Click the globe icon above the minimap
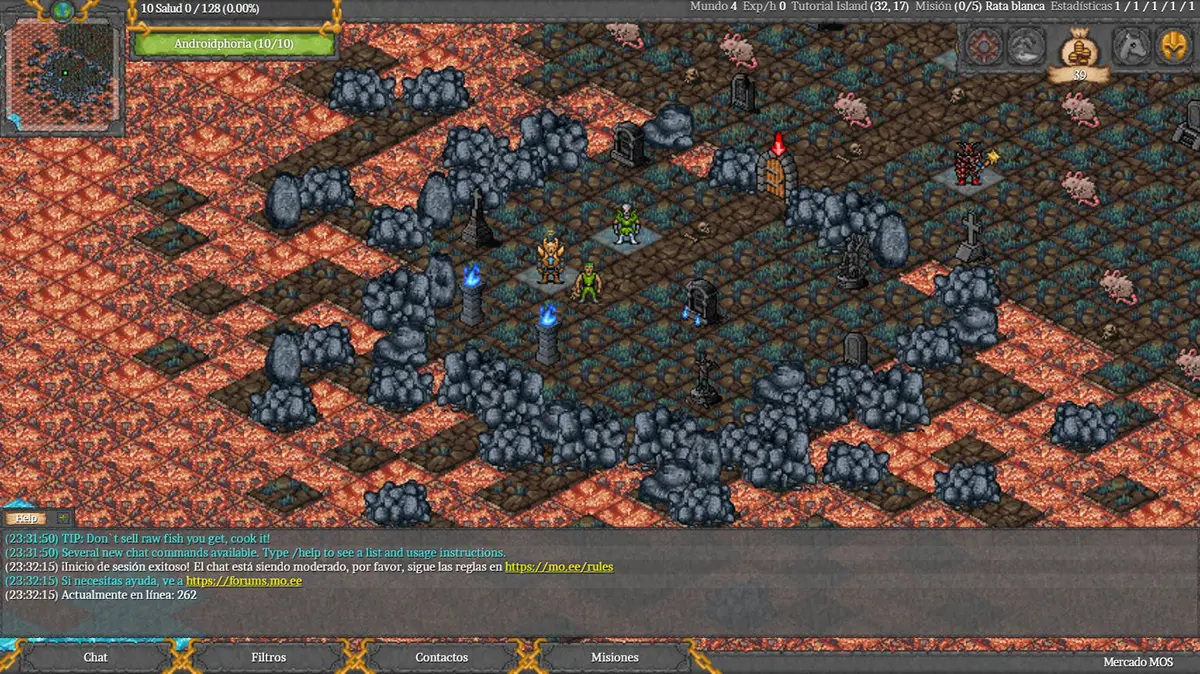This screenshot has width=1200, height=674. 63,10
